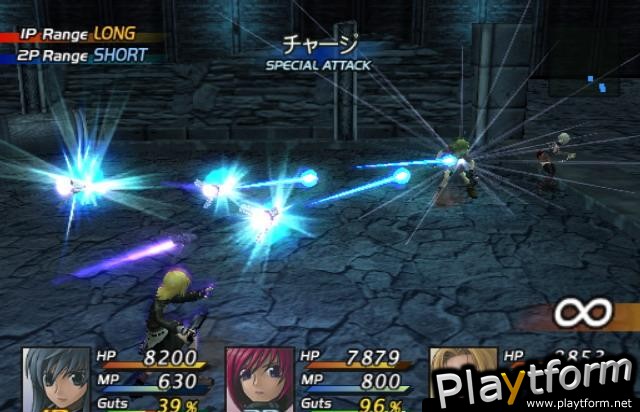Select the red-haired party member portrait
640x412 pixels.
pos(258,380)
